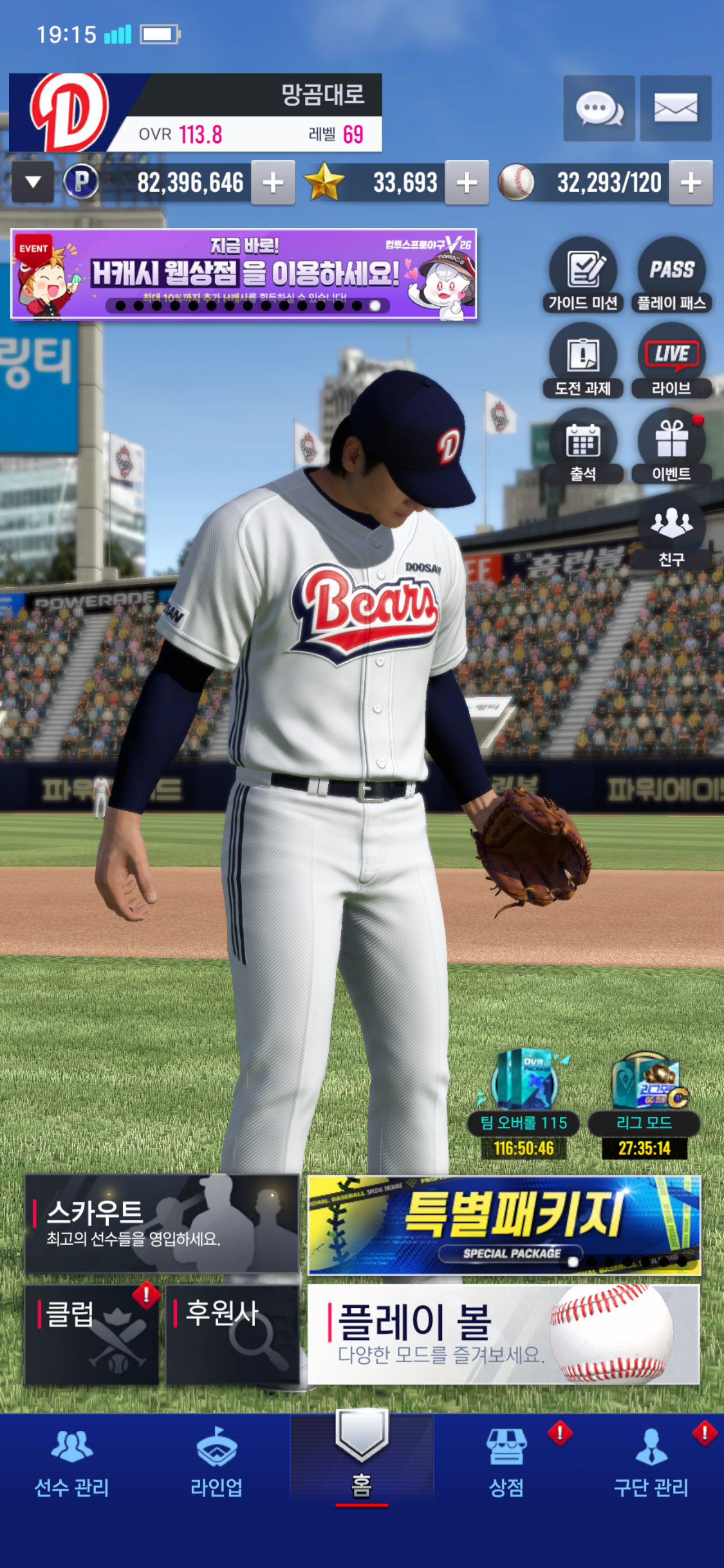
Task: Open the 라이브 LIVE menu
Action: 671,360
